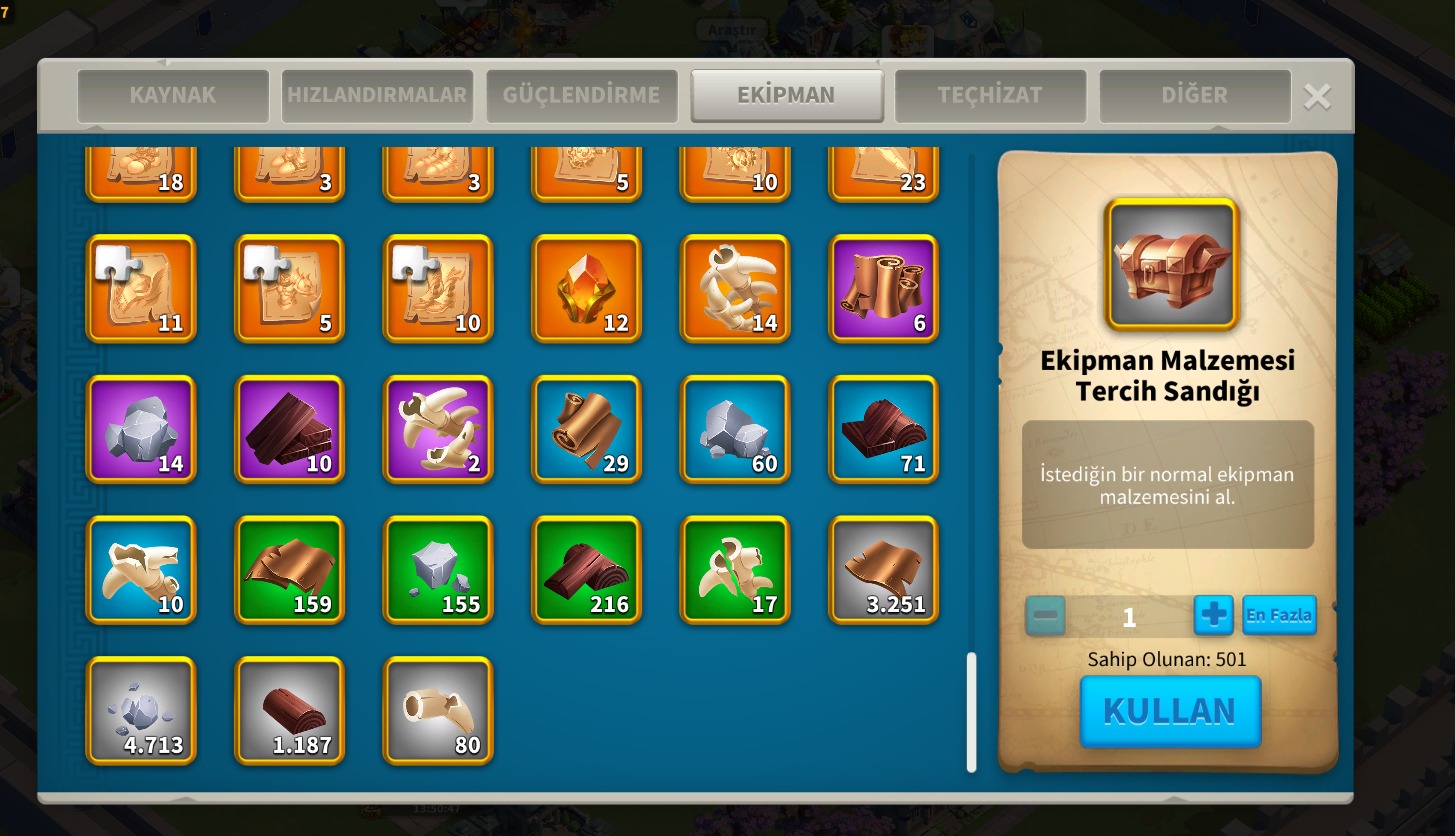
Task: Close the inventory window
Action: 1317,97
